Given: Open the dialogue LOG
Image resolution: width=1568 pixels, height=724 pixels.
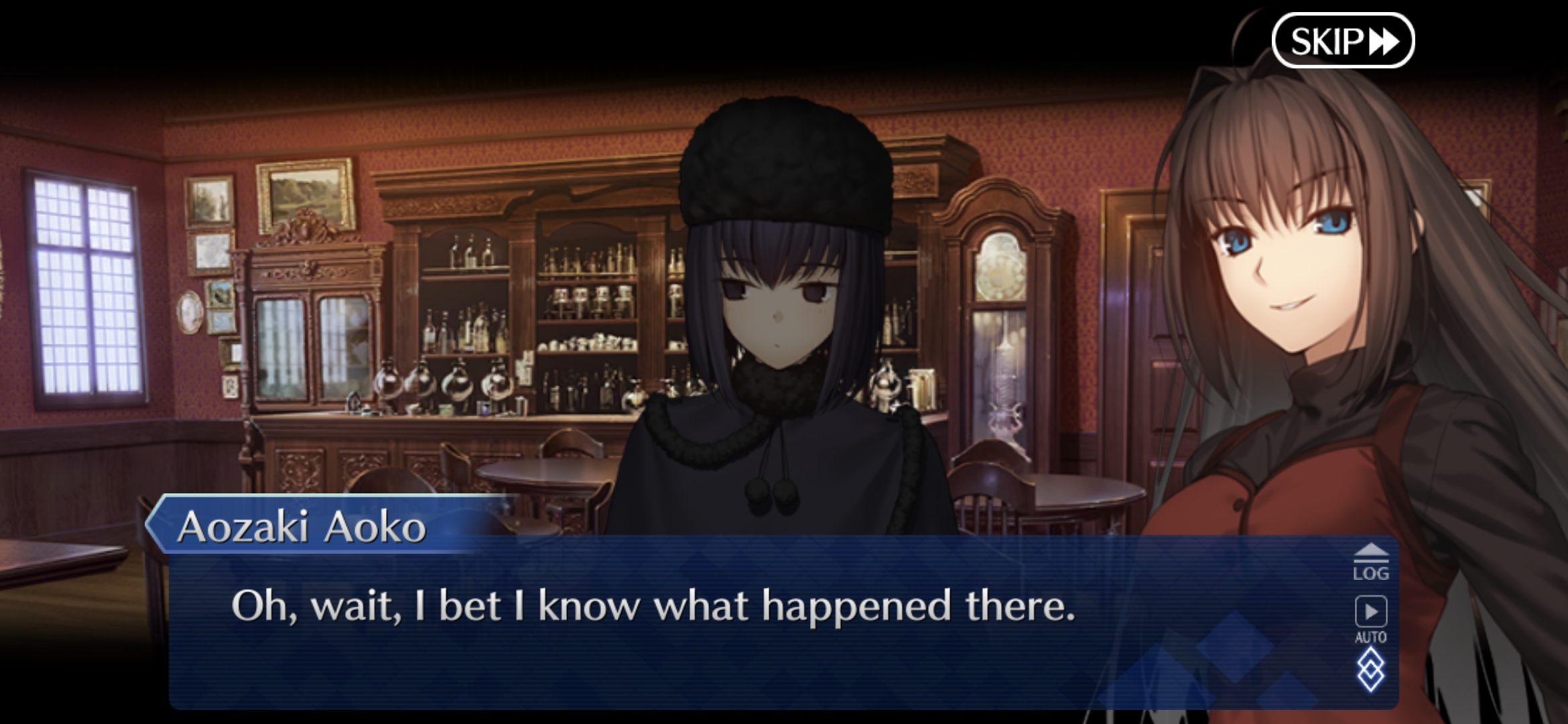Looking at the screenshot, I should (x=1370, y=562).
